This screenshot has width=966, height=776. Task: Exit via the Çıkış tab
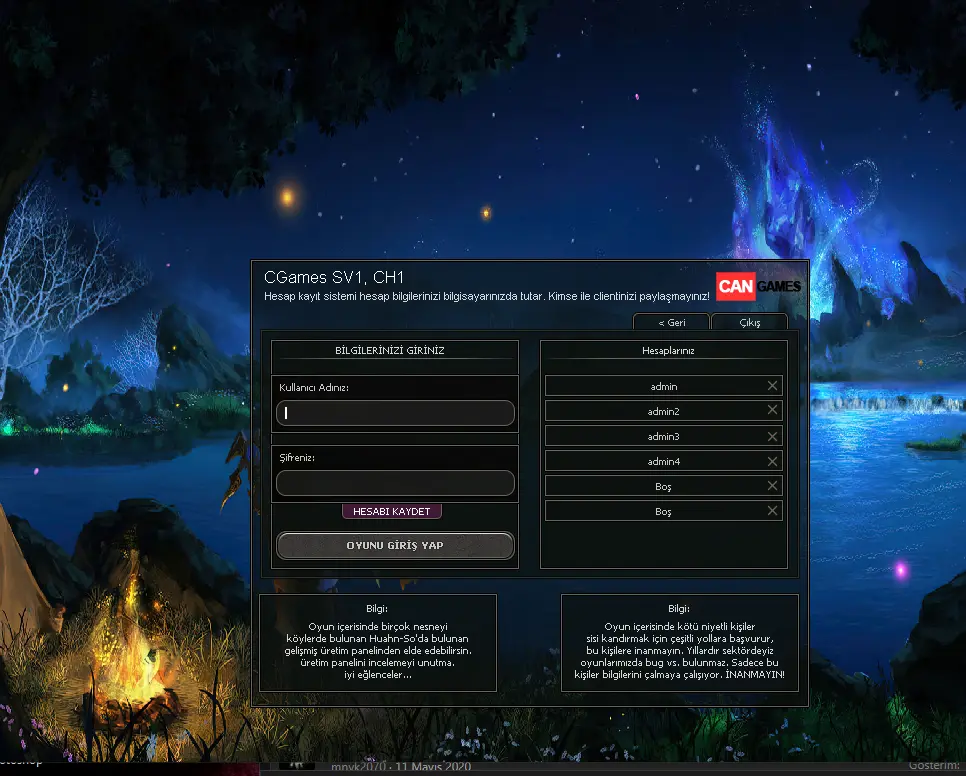(749, 323)
